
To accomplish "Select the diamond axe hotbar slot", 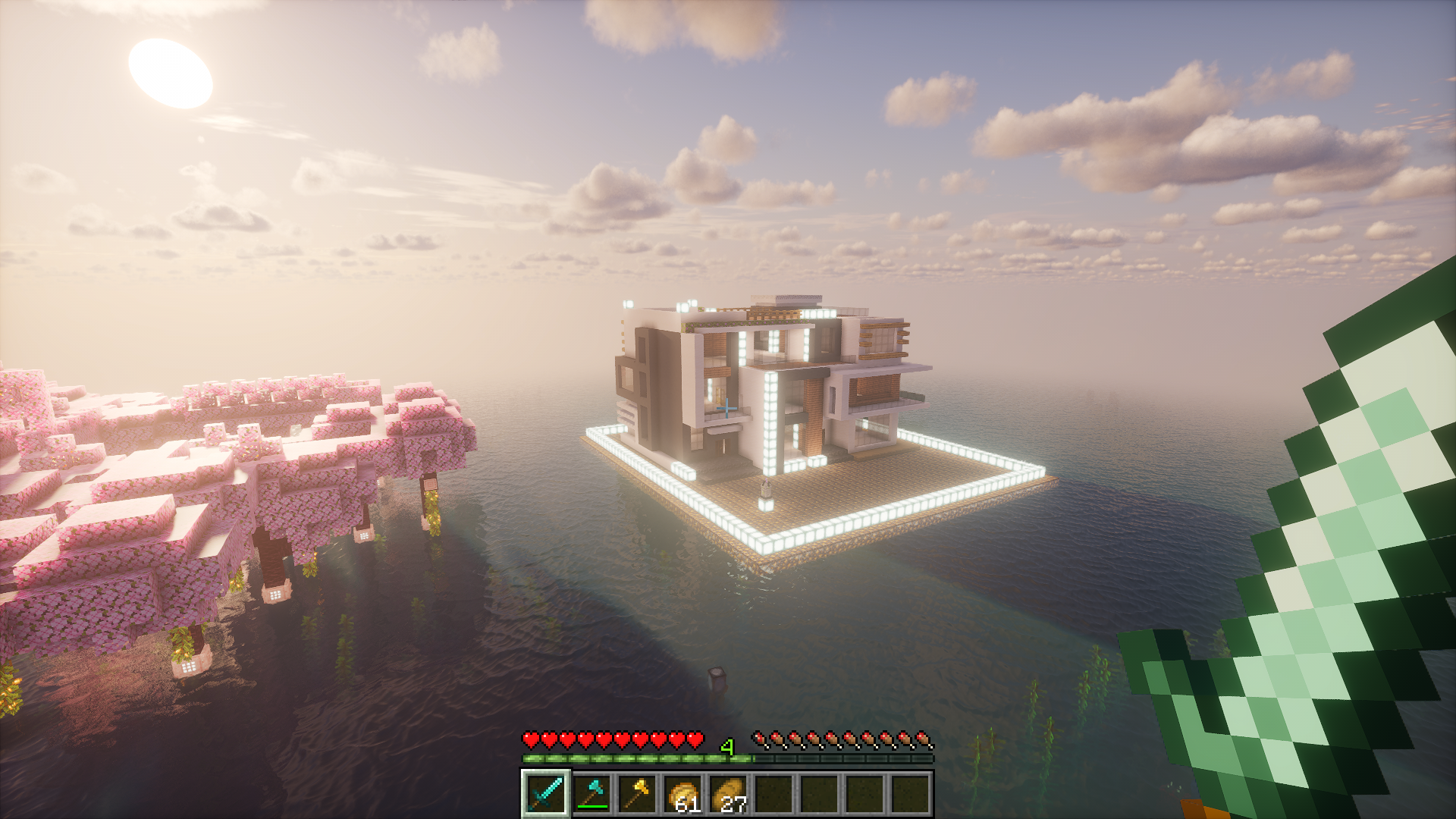I will [x=591, y=793].
